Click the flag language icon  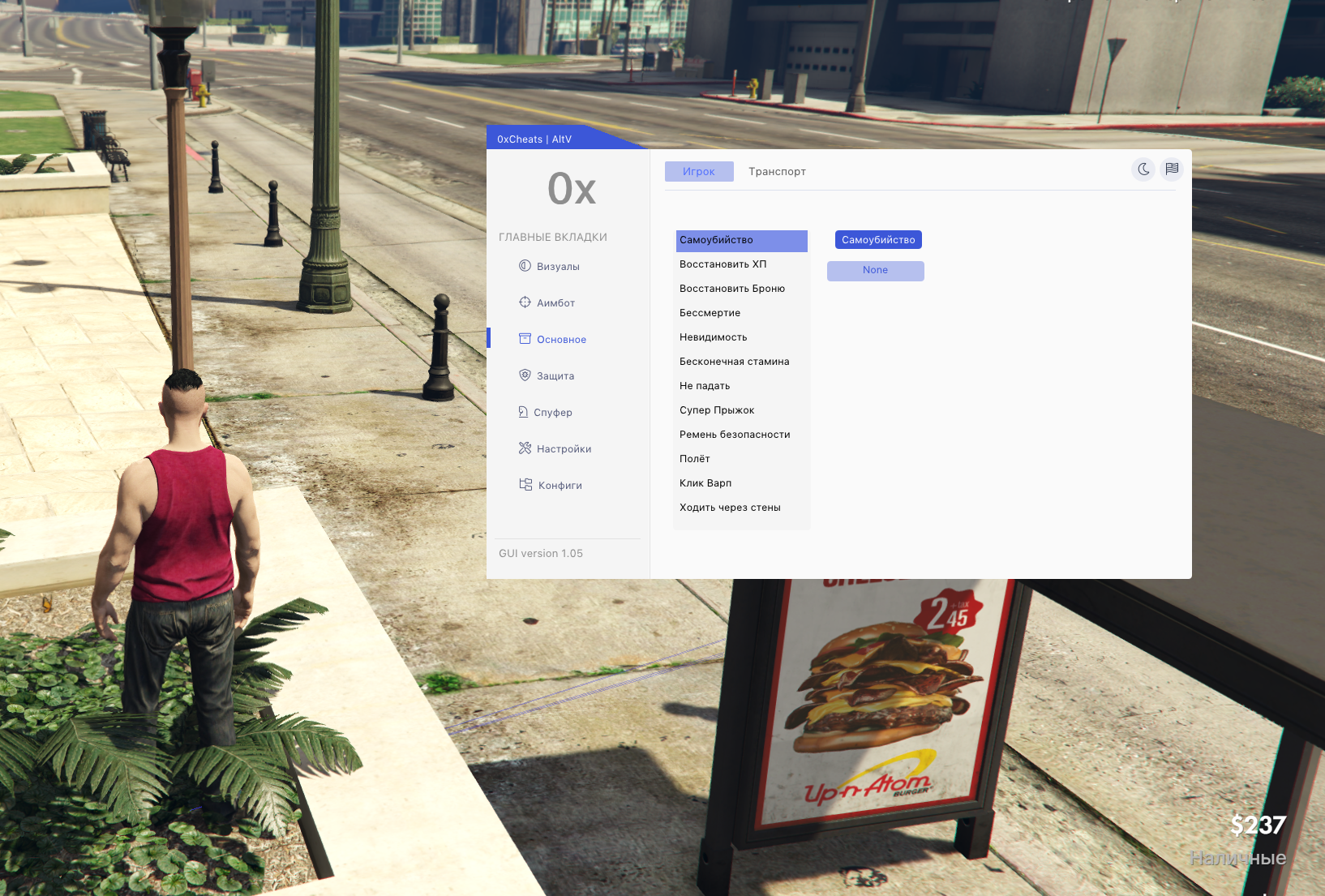pos(1172,169)
